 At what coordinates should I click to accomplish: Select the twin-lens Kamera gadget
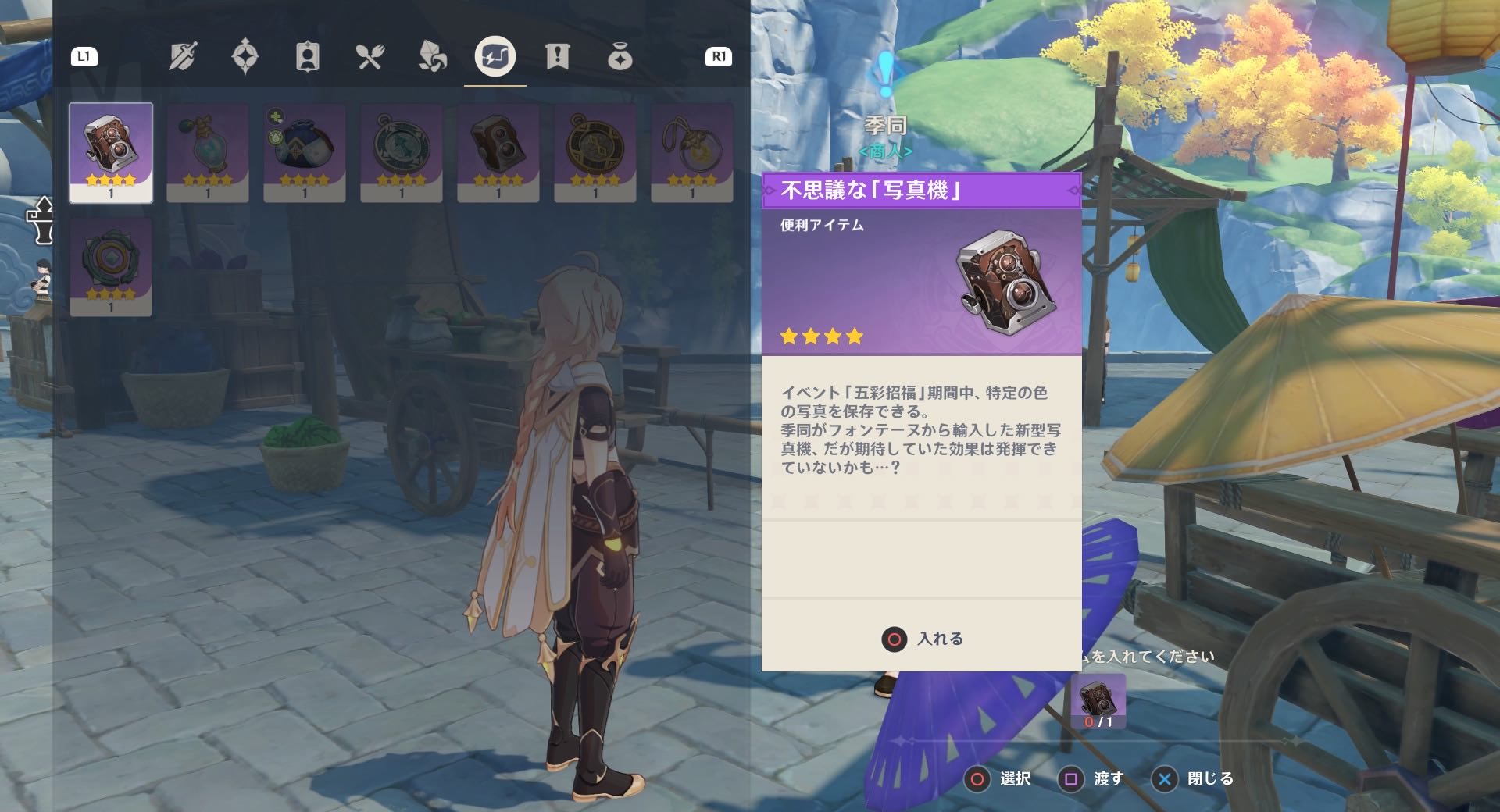point(498,148)
